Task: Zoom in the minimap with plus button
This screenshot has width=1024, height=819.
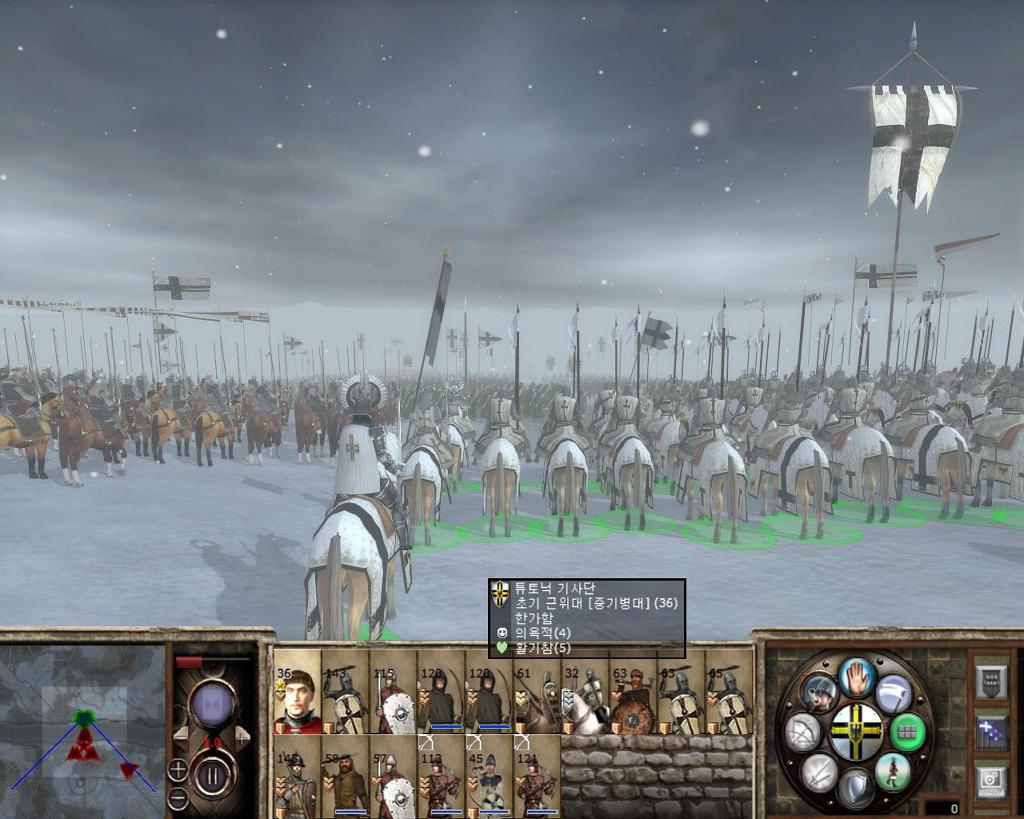Action: (177, 770)
